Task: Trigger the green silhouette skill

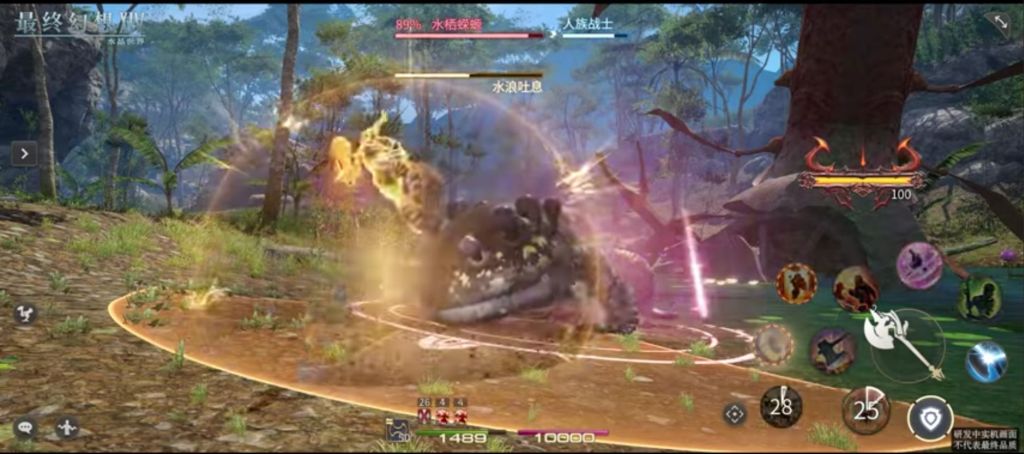Action: coord(979,299)
